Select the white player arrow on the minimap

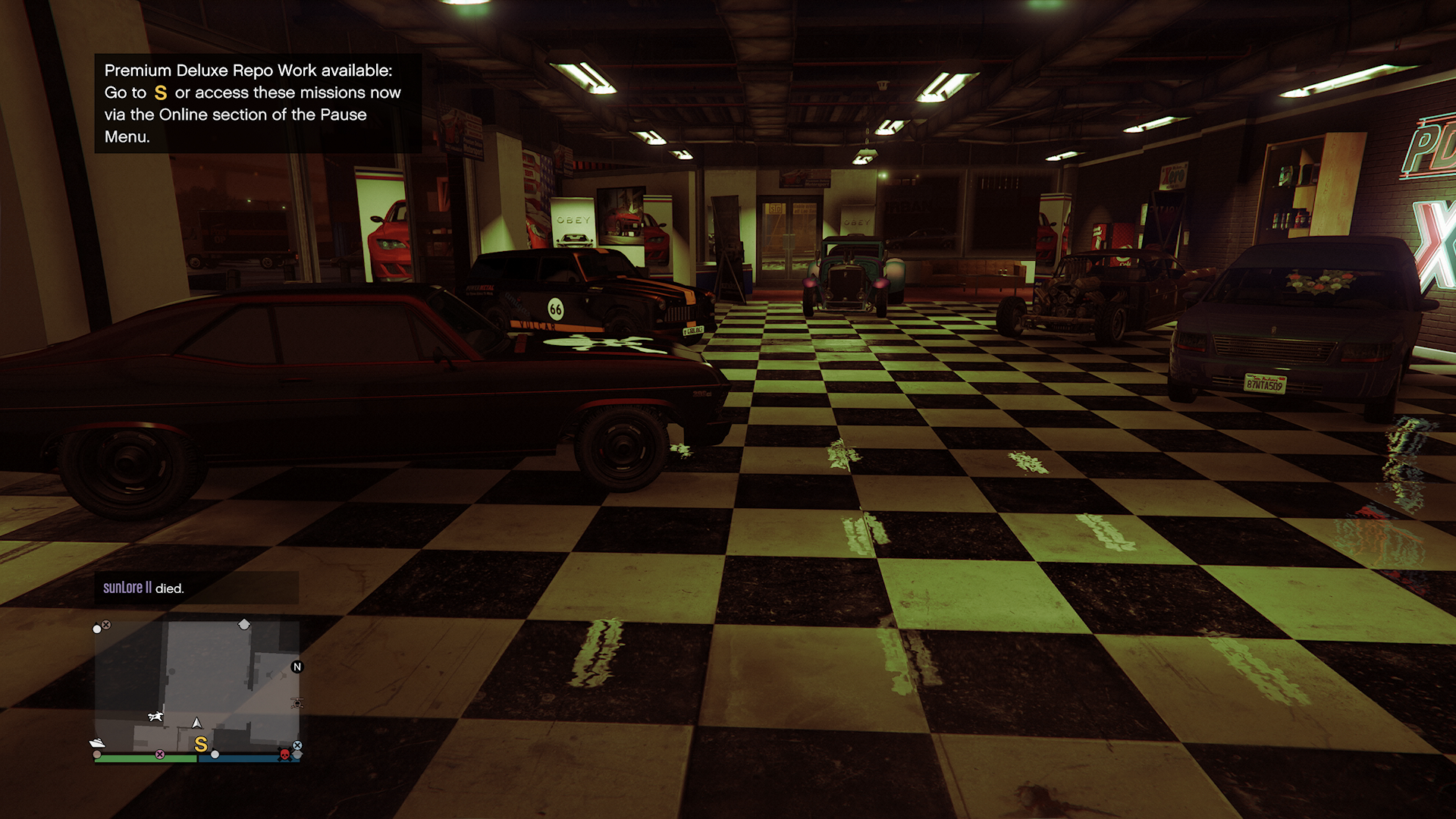pos(197,723)
